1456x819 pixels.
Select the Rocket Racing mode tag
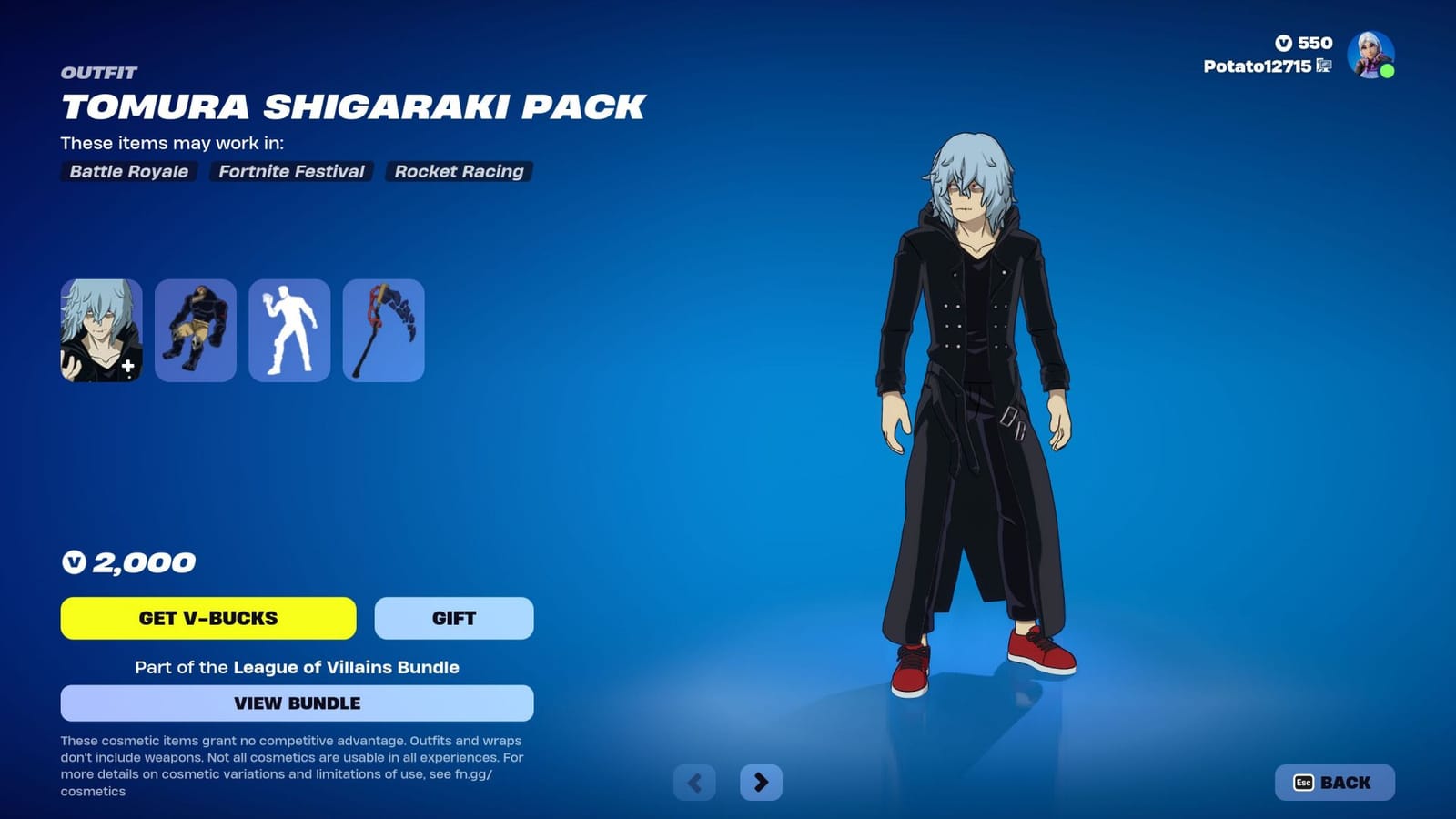458,171
